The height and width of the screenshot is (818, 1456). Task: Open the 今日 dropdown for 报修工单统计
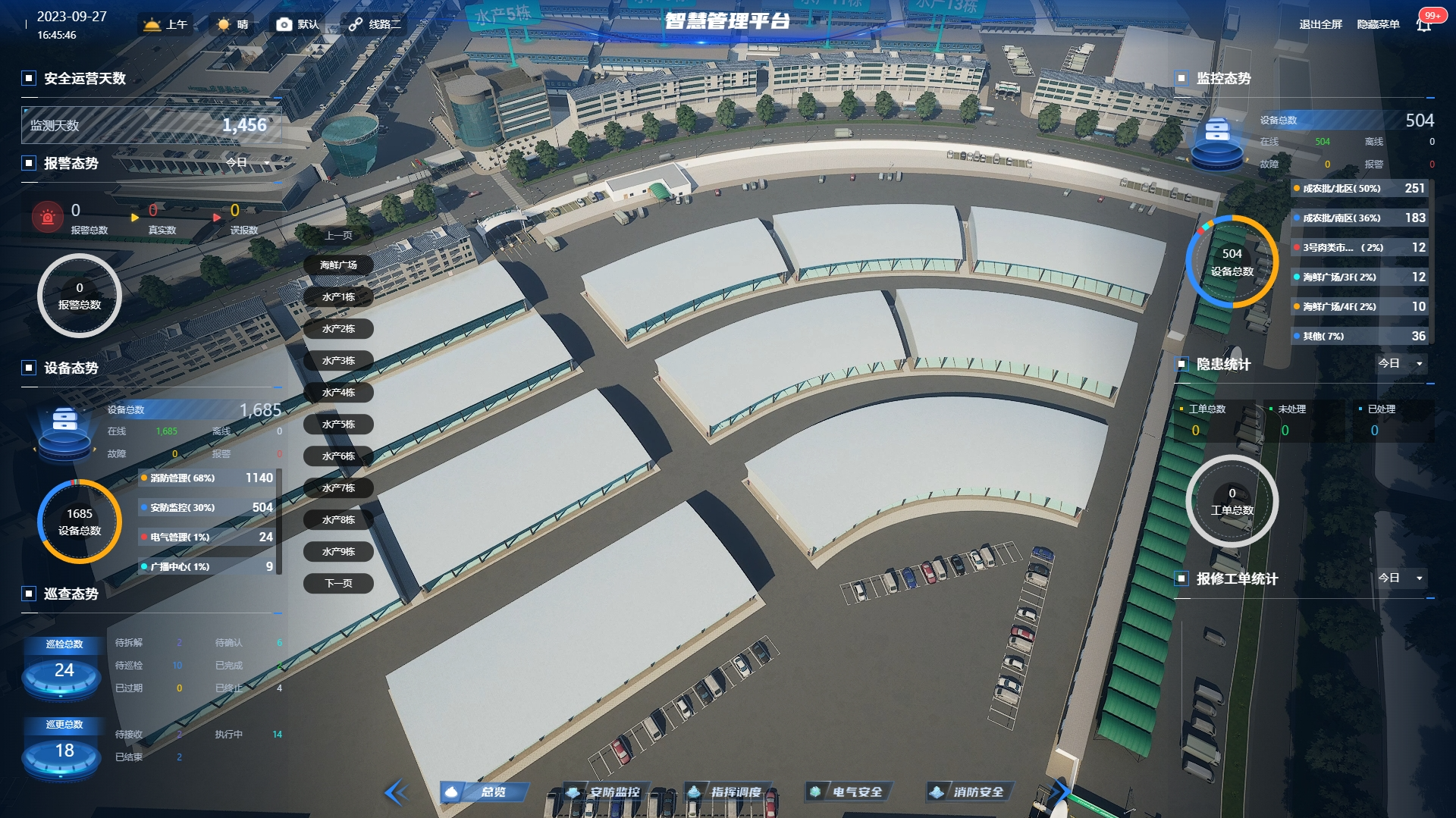coord(1401,578)
